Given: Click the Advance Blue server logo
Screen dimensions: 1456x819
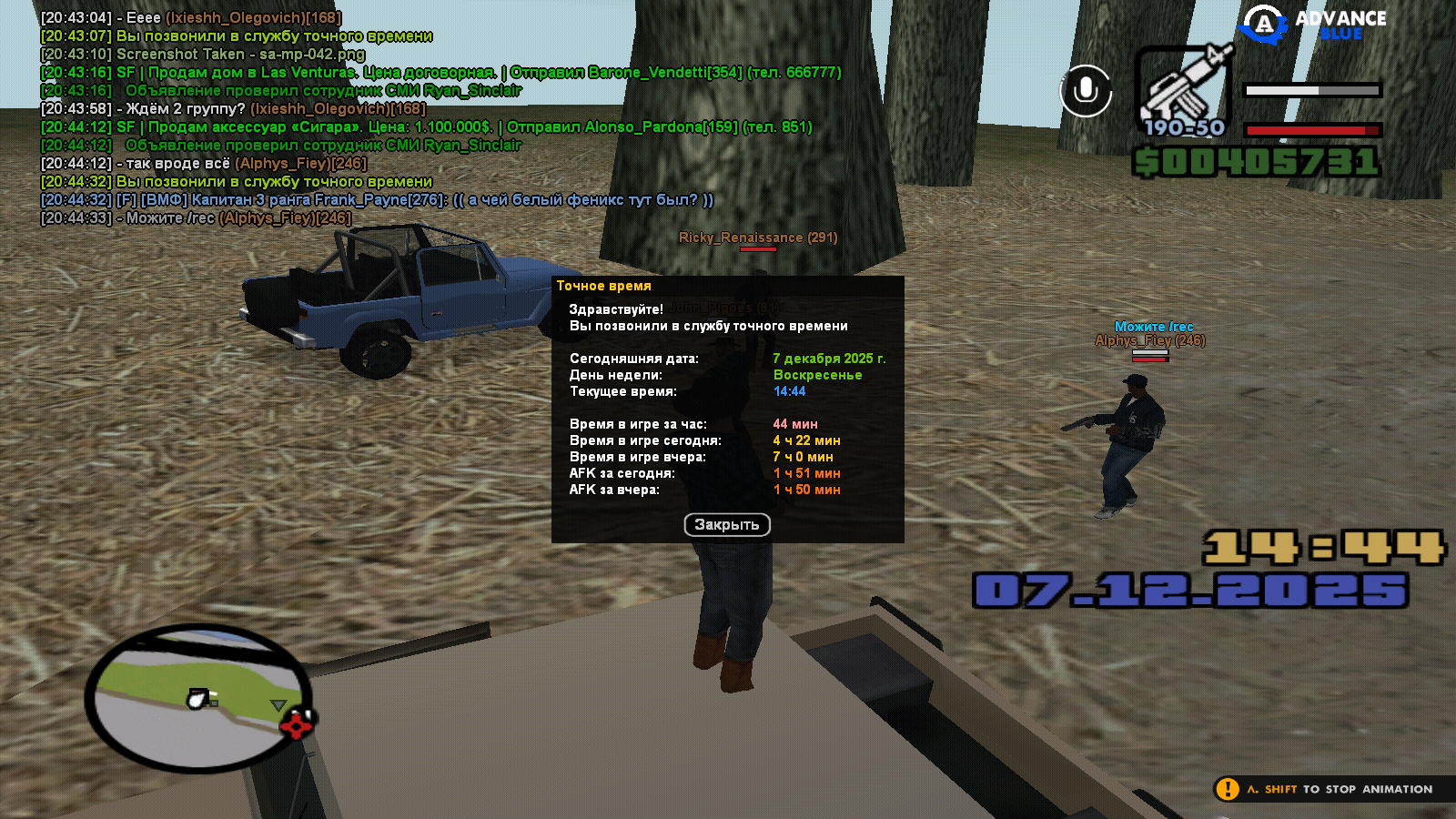Looking at the screenshot, I should pyautogui.click(x=1315, y=25).
